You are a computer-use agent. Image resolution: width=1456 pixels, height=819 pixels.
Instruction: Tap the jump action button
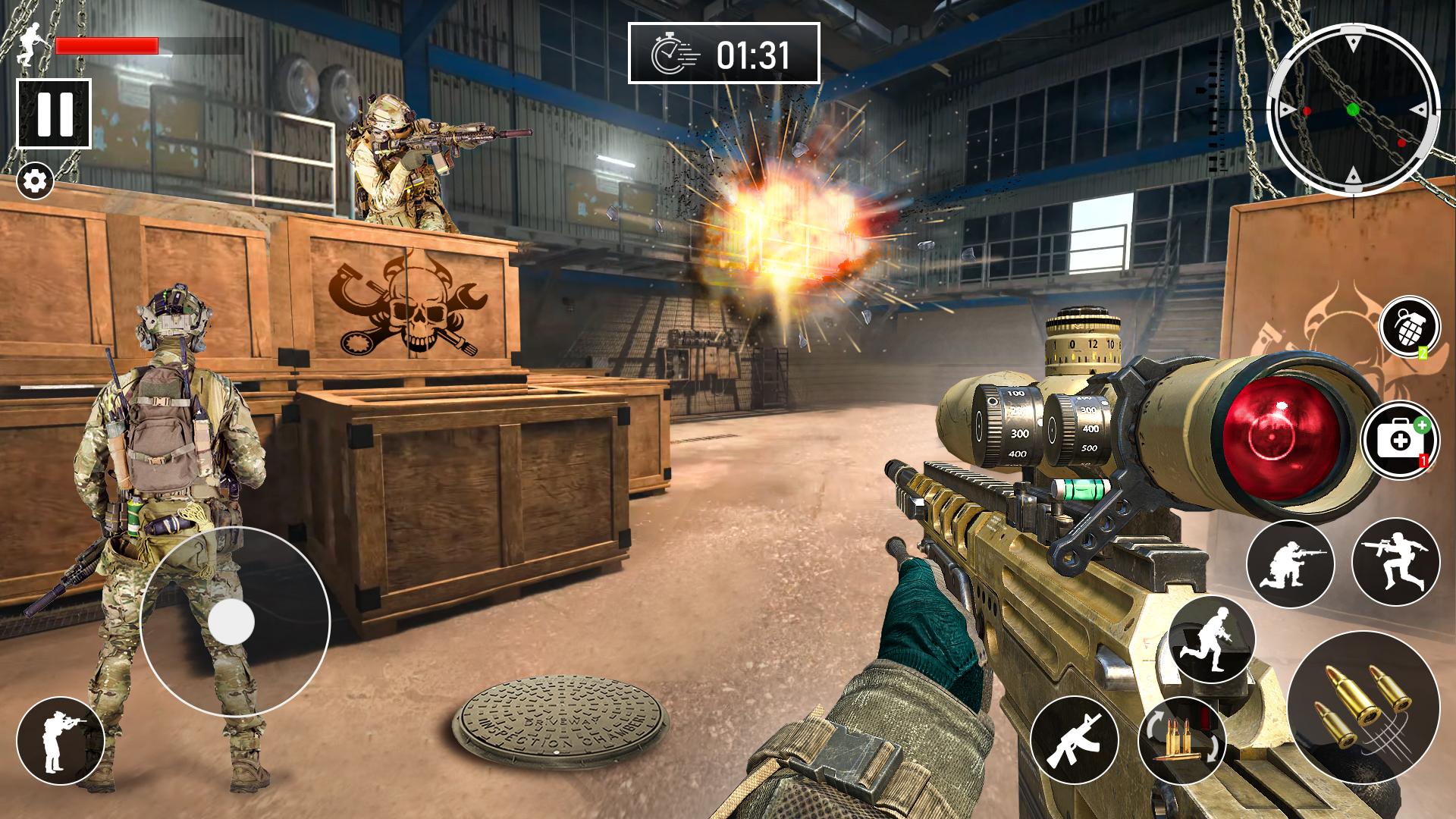tap(1395, 562)
